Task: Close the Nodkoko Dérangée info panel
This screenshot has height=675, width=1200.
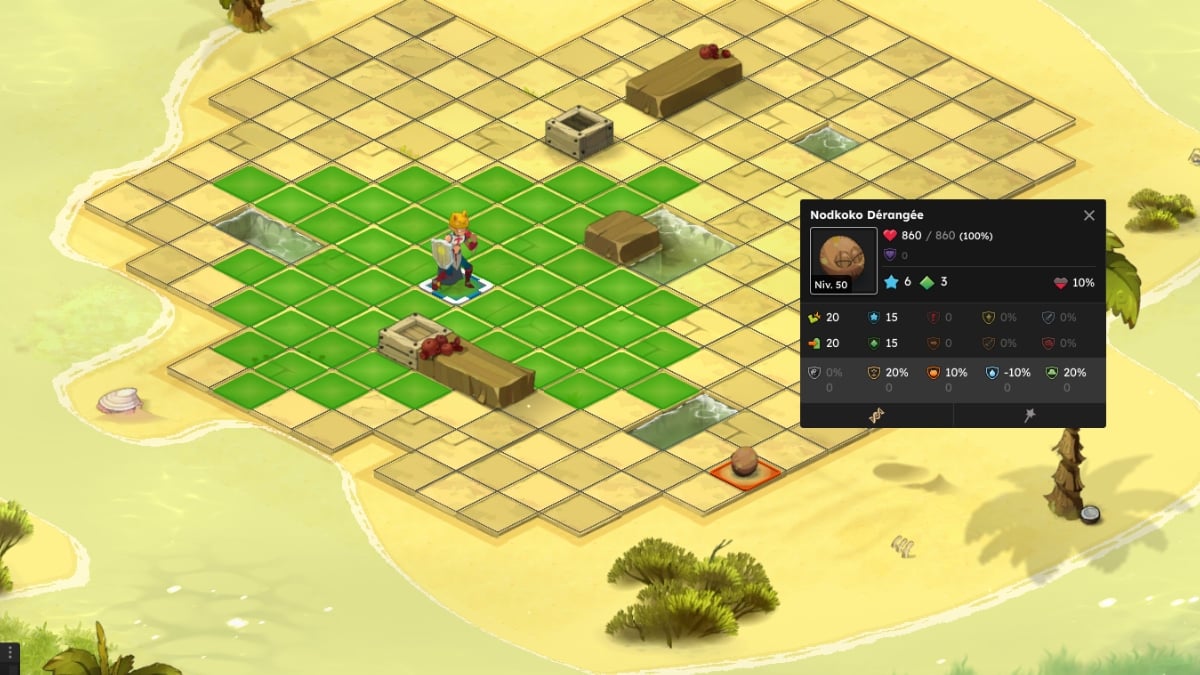Action: click(x=1089, y=215)
